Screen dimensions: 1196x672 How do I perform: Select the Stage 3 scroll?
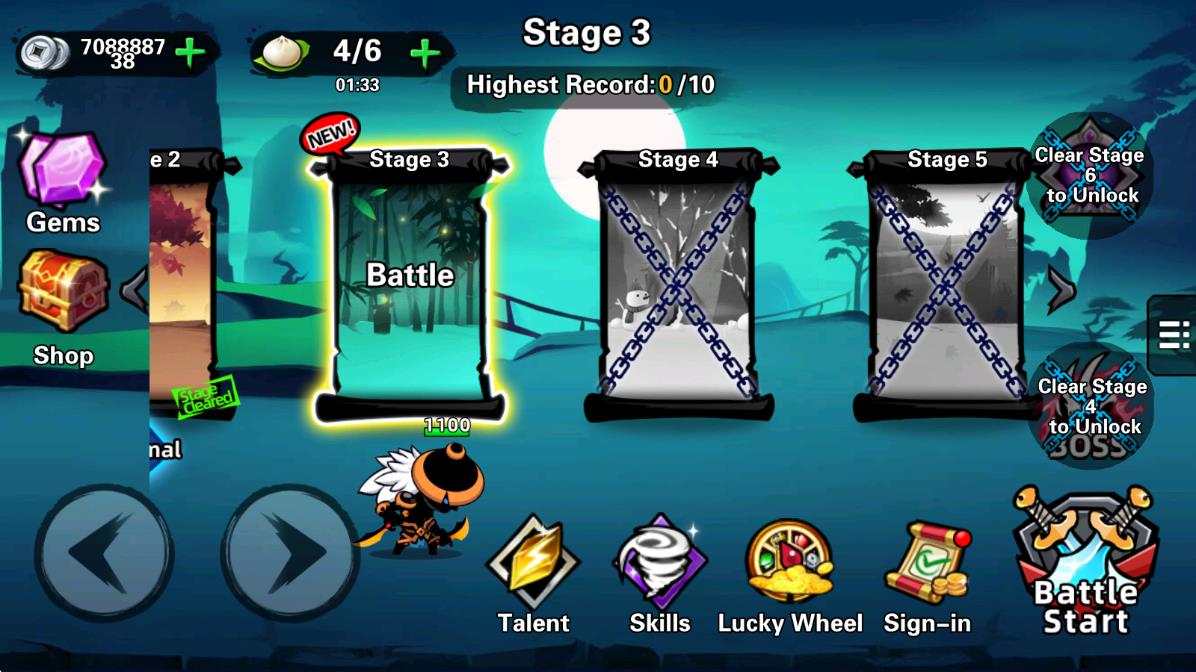pyautogui.click(x=409, y=284)
